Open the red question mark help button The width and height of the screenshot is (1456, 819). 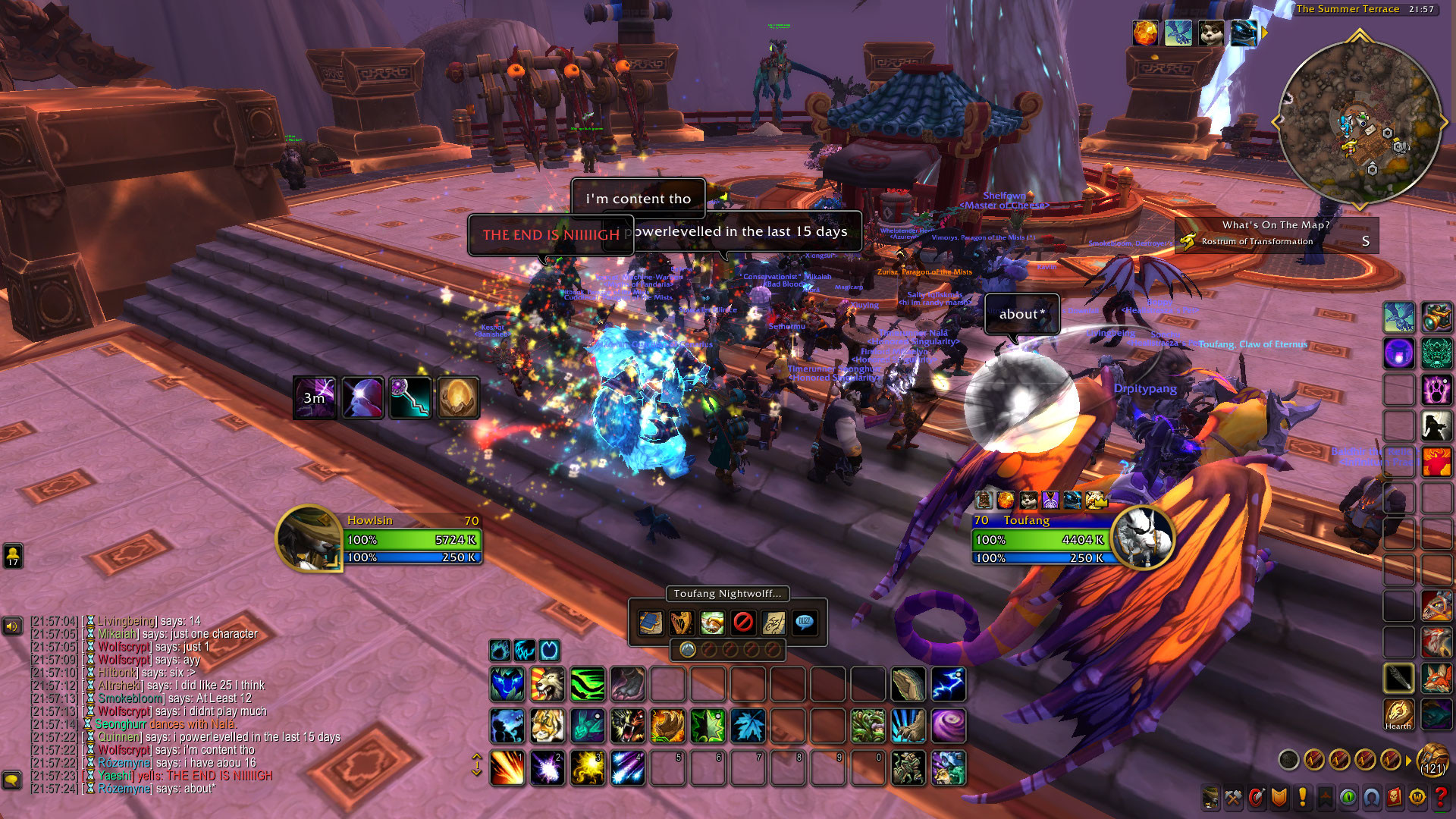click(x=1440, y=797)
